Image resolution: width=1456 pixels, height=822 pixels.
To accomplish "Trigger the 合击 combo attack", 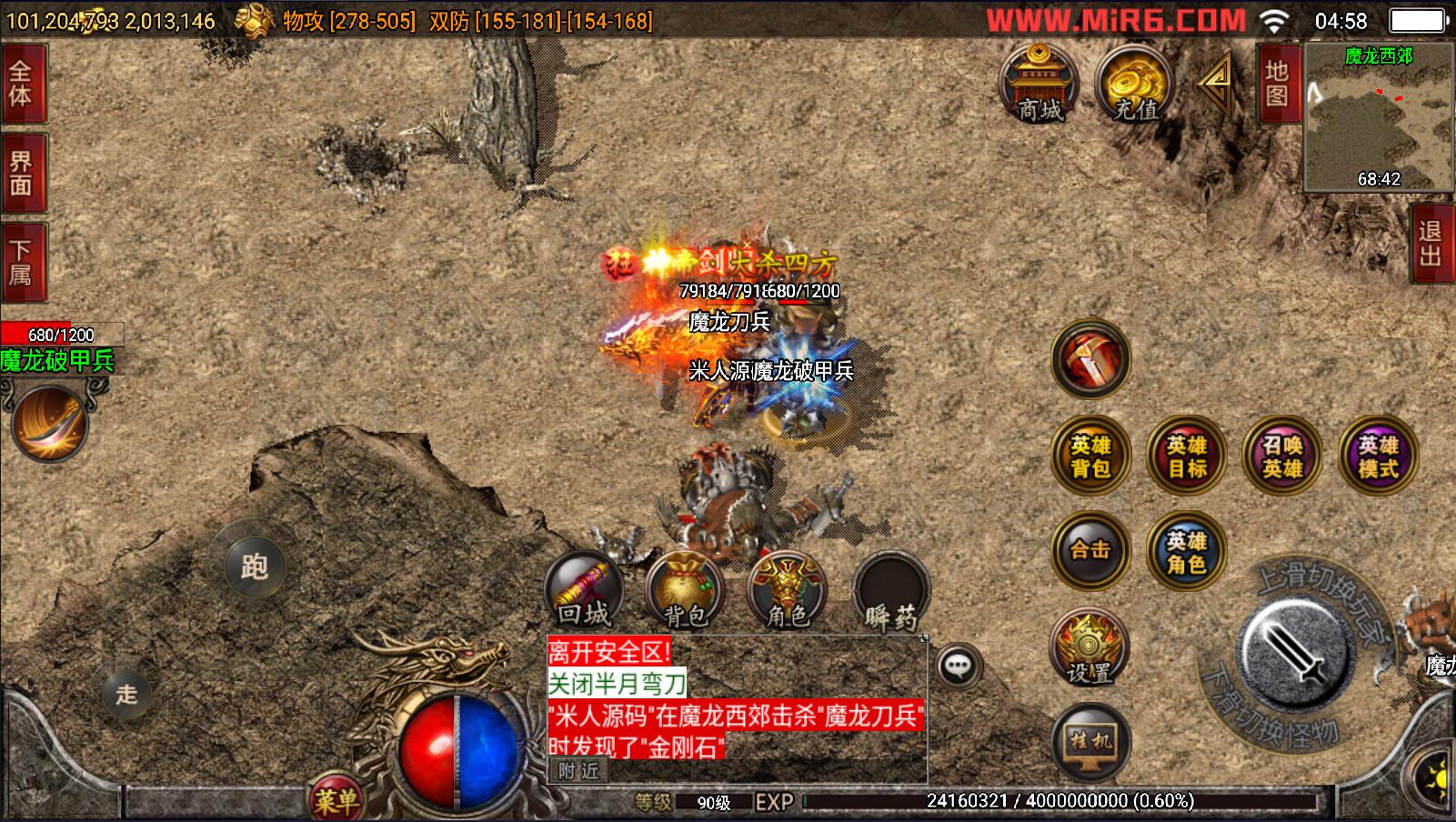I will (1090, 550).
